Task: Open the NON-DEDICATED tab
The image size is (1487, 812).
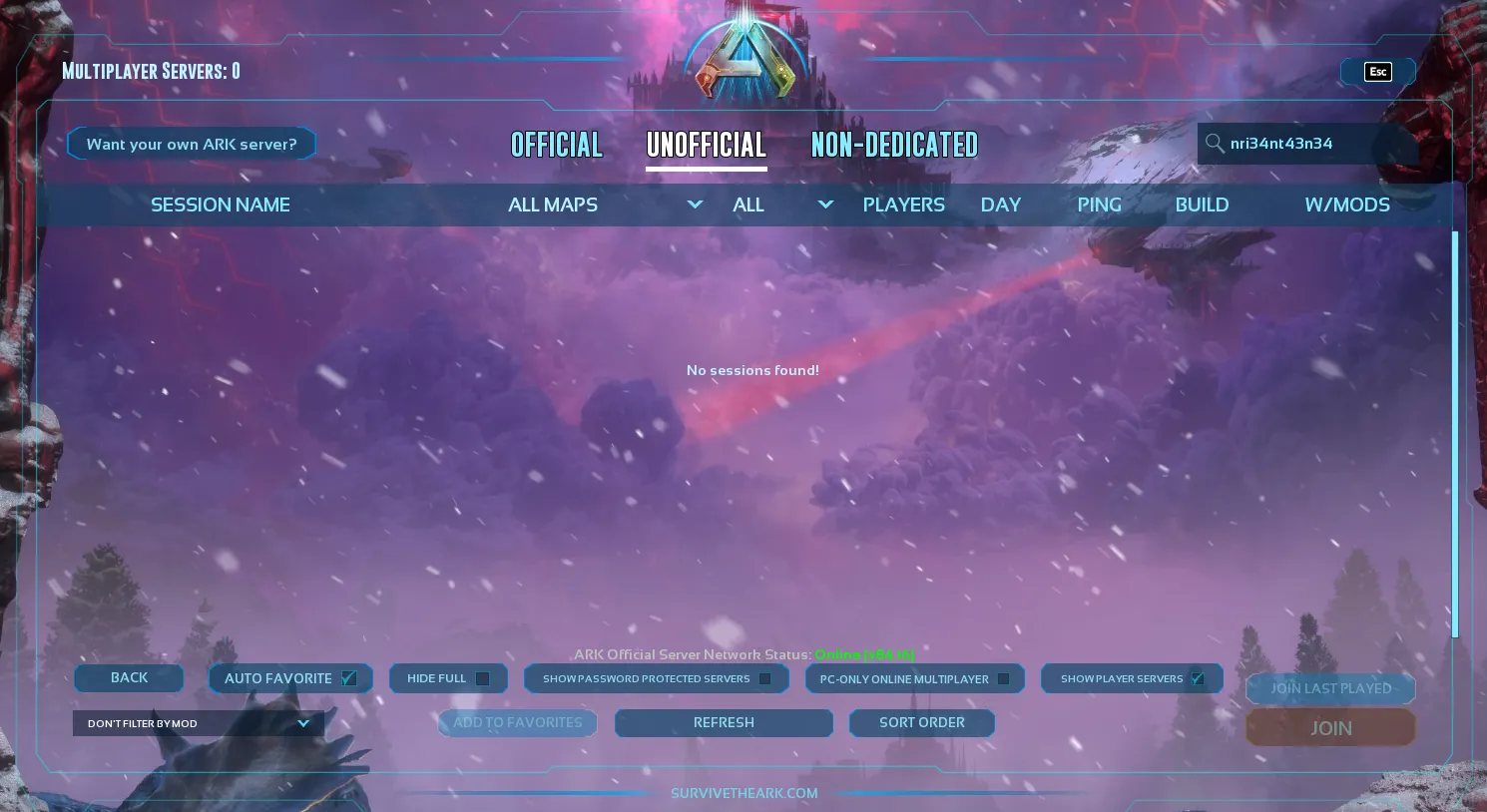Action: 894,145
